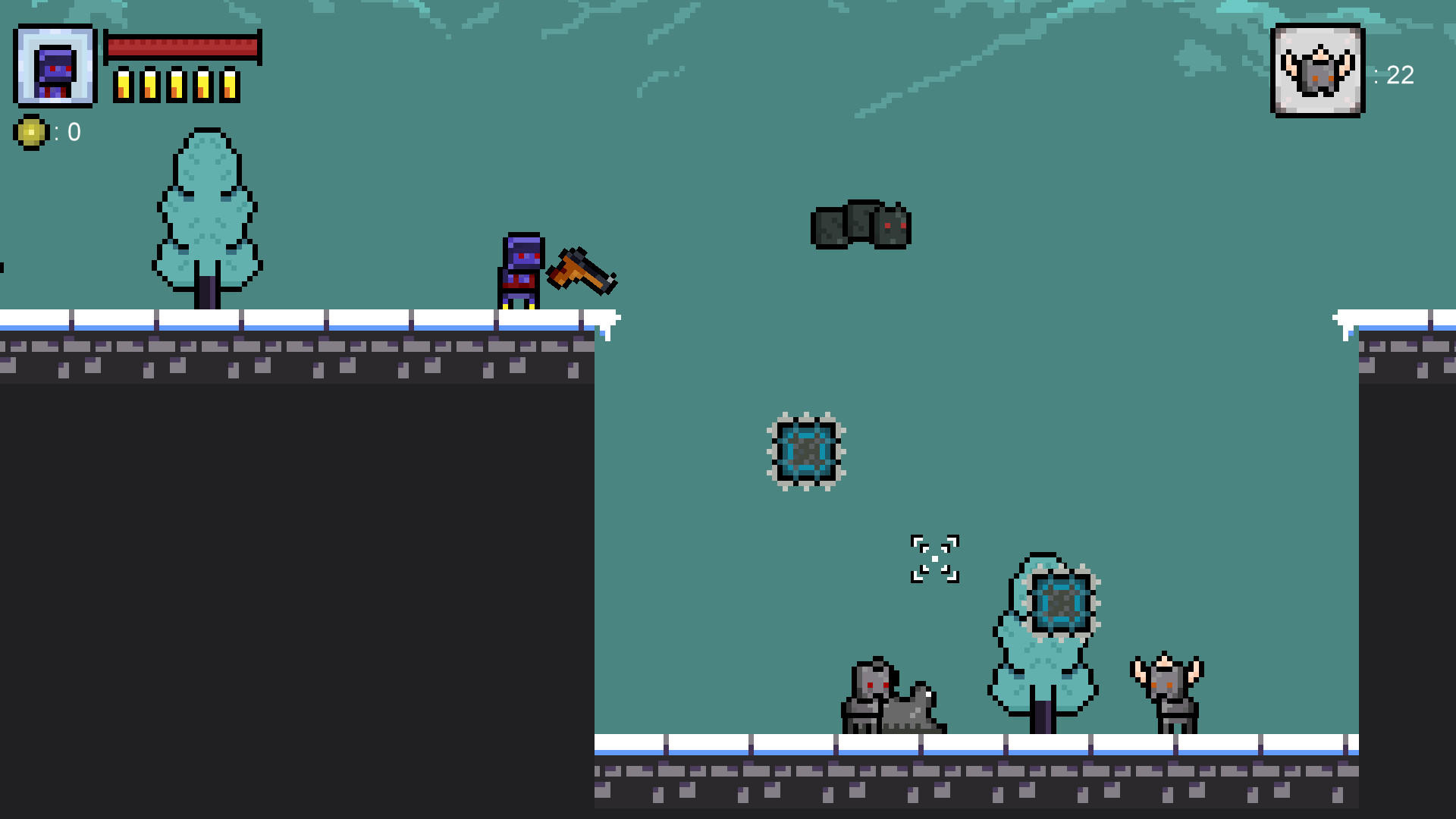
Task: Click the middle ammo clip icon
Action: click(x=176, y=83)
